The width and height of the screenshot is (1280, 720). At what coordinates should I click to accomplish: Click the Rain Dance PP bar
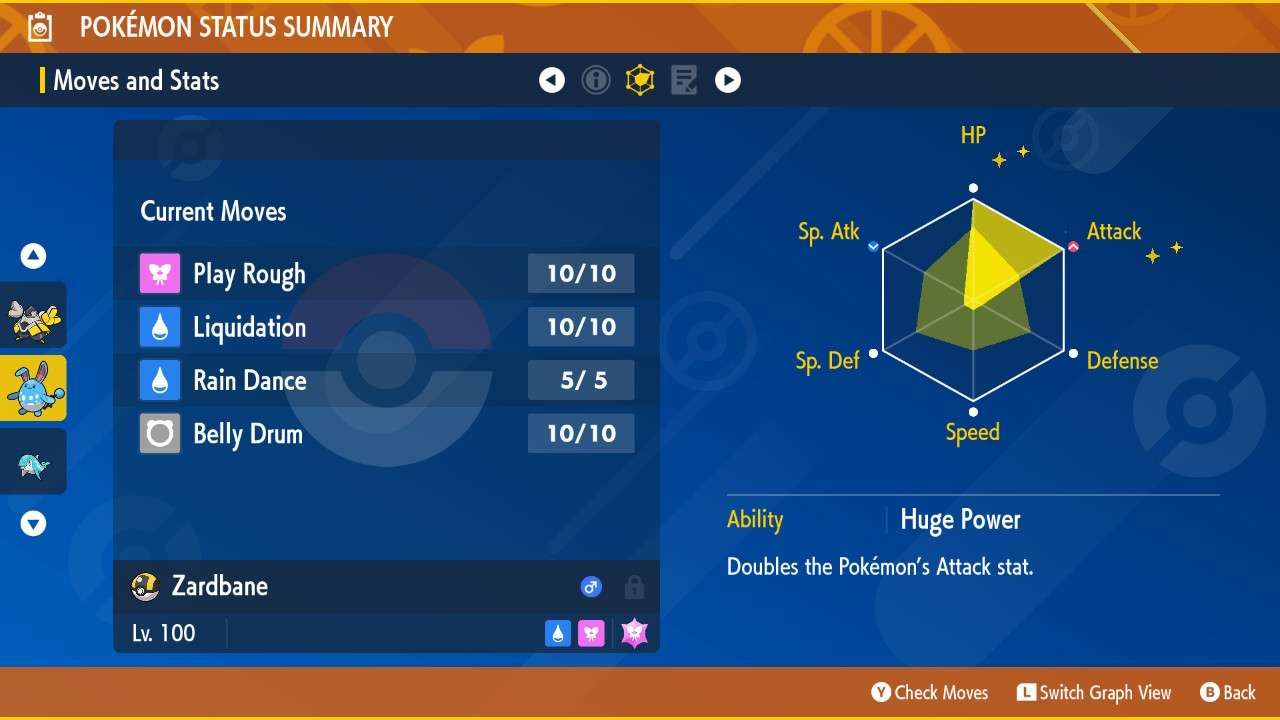581,380
